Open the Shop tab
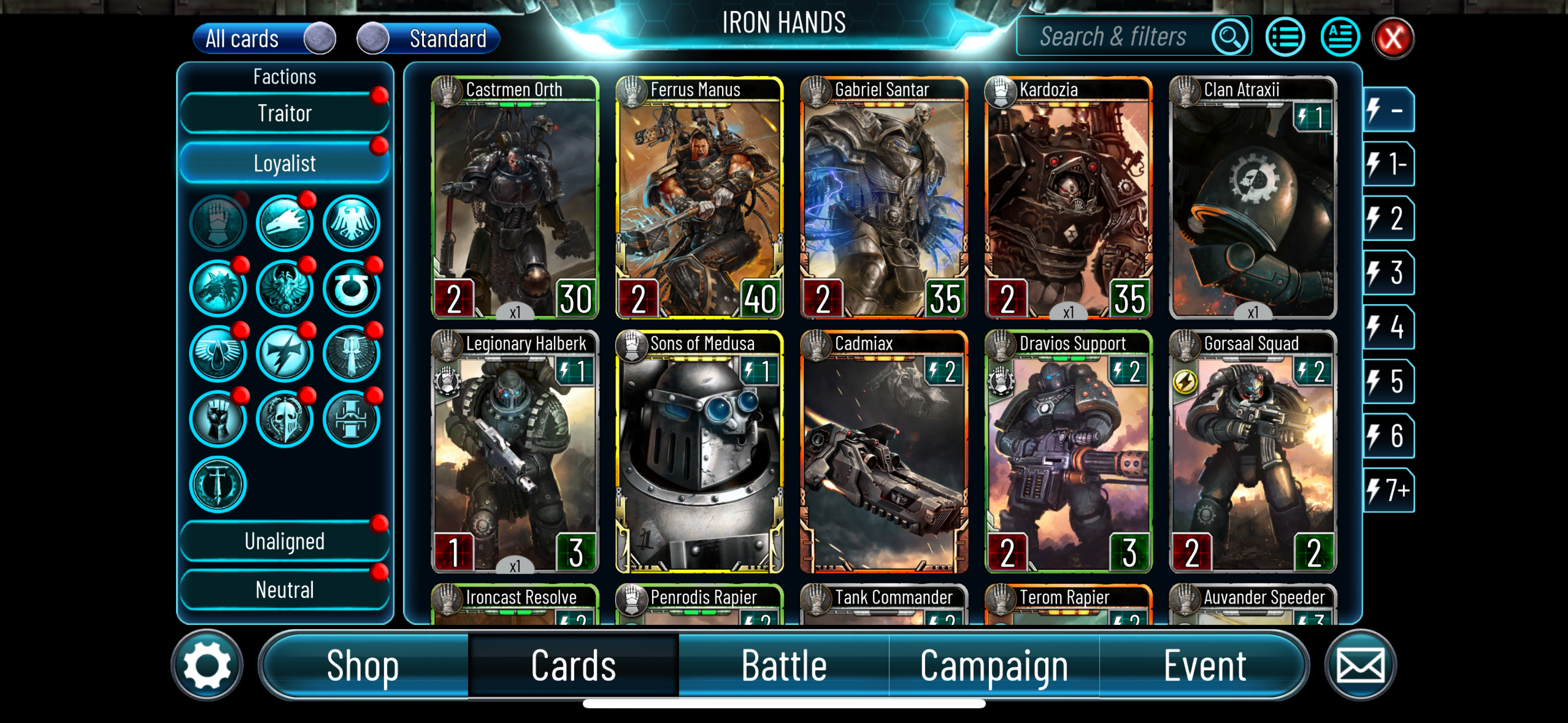 tap(363, 665)
